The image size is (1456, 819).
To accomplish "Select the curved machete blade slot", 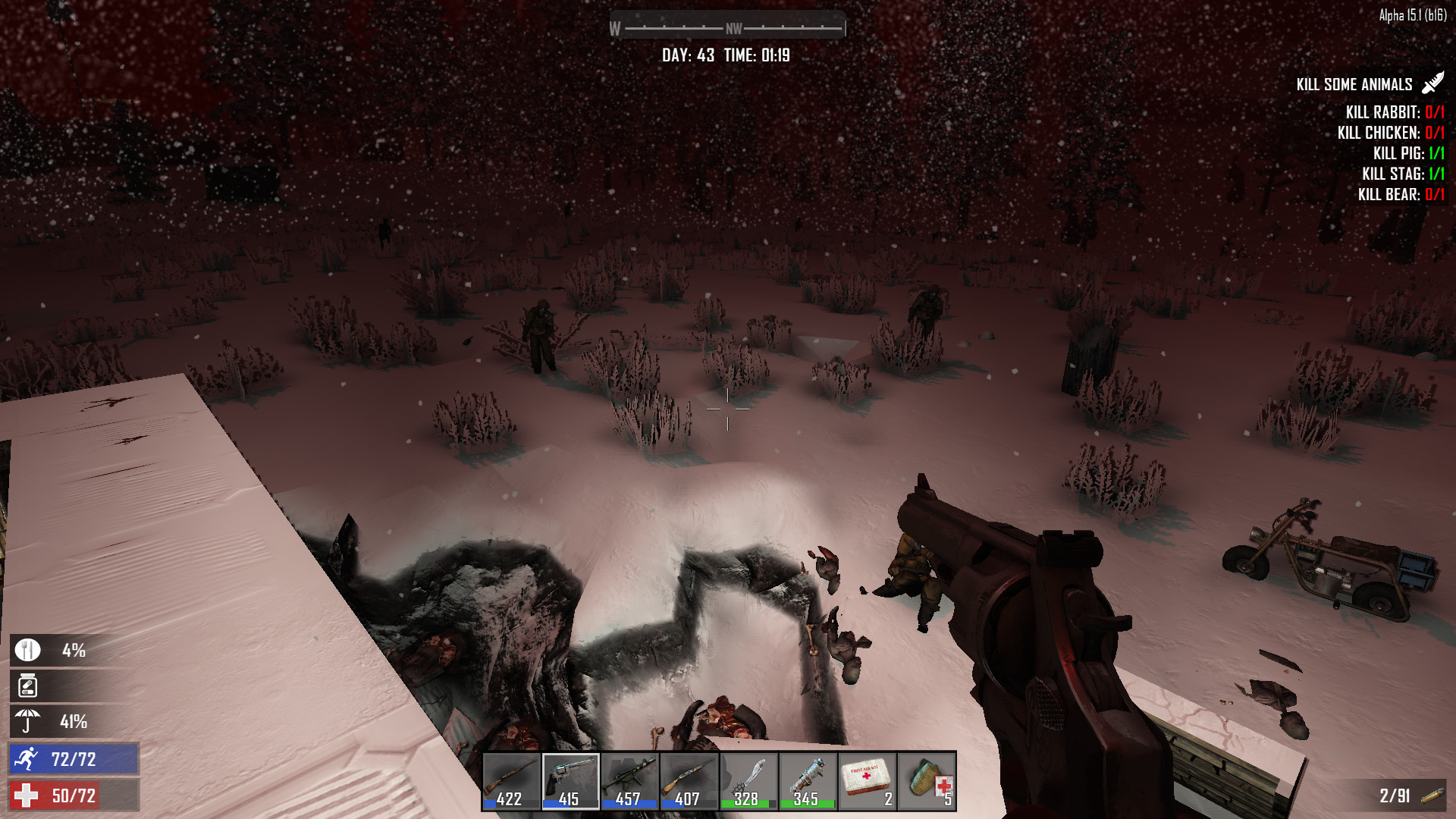I will point(748,781).
